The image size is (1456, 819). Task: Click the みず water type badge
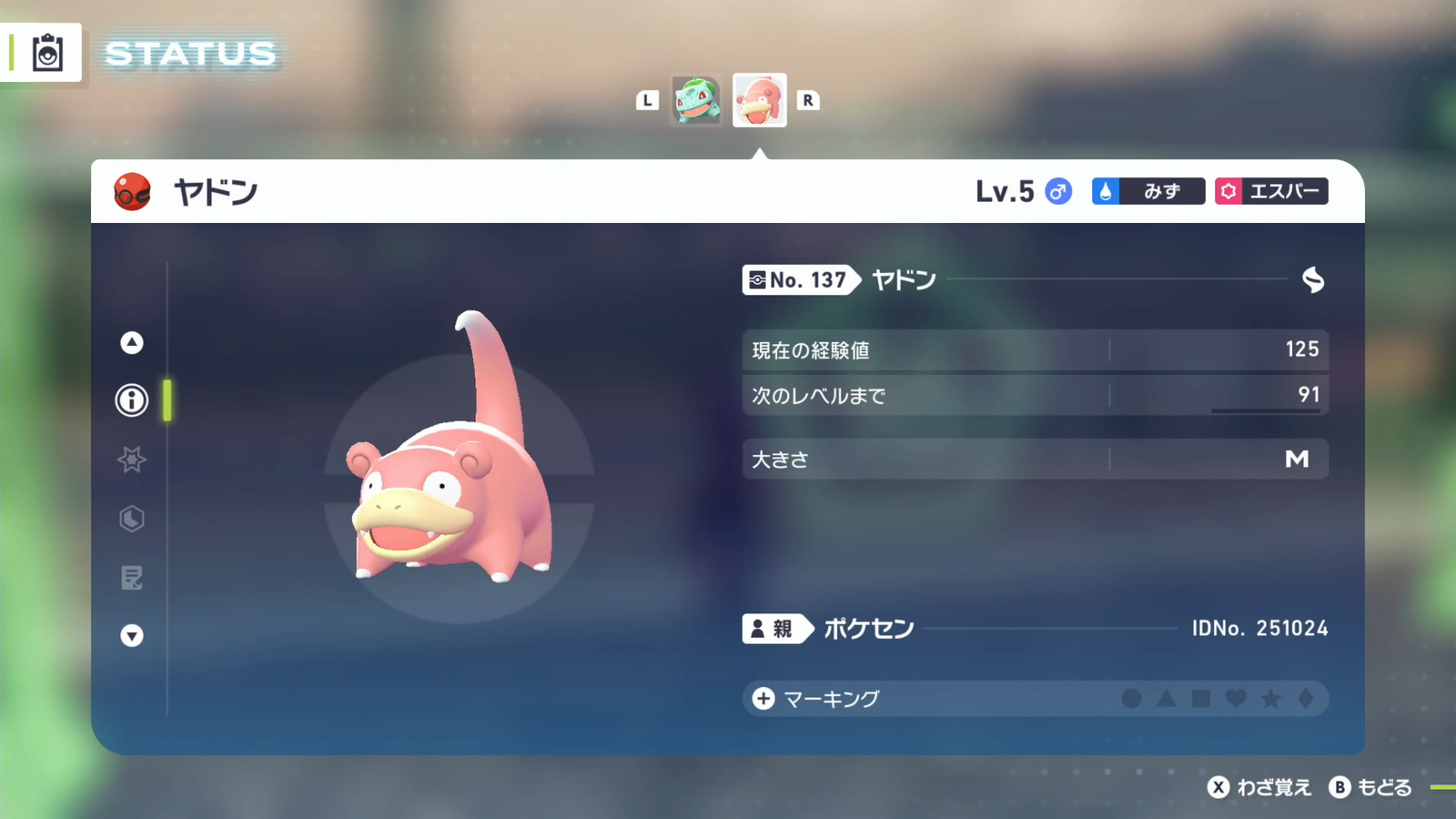(1148, 191)
